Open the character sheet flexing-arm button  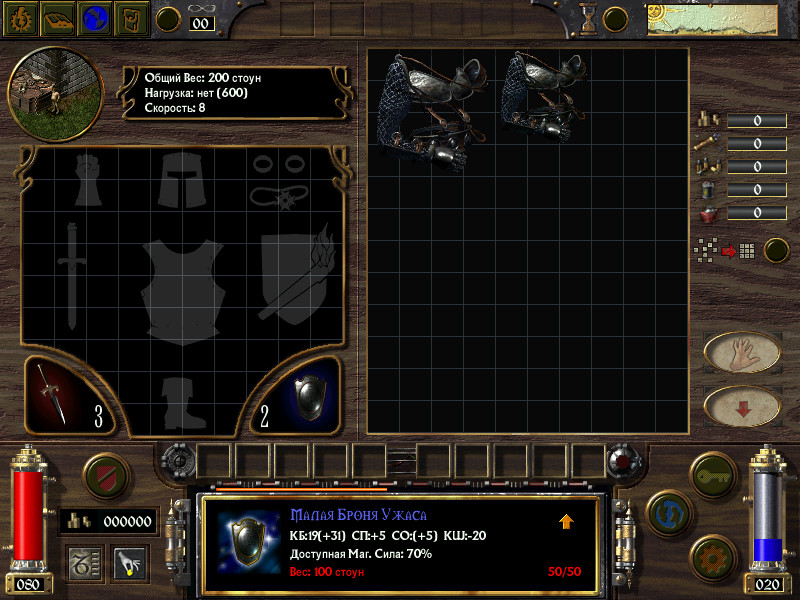132,17
